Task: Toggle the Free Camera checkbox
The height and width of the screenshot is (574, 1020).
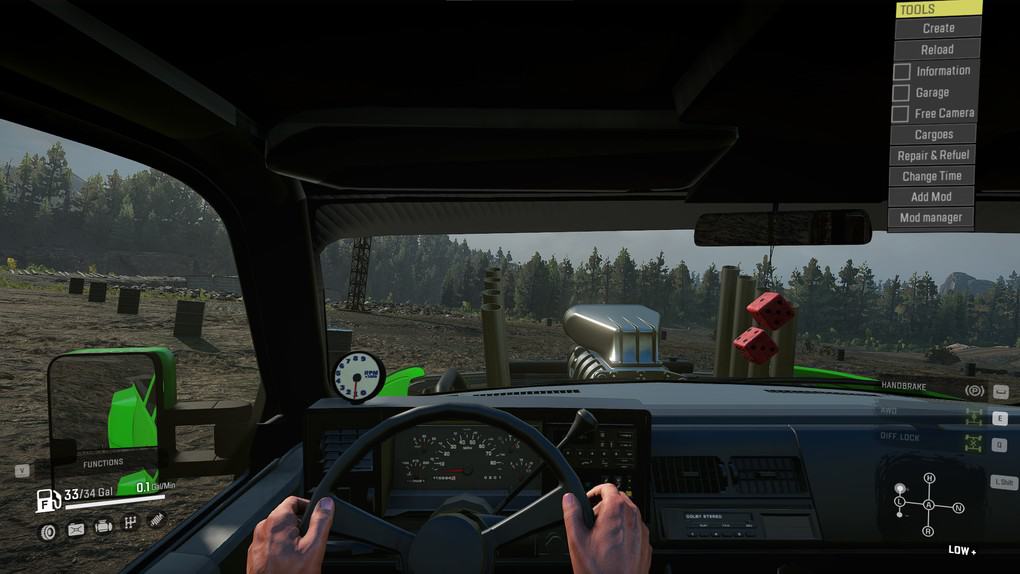Action: pos(901,114)
